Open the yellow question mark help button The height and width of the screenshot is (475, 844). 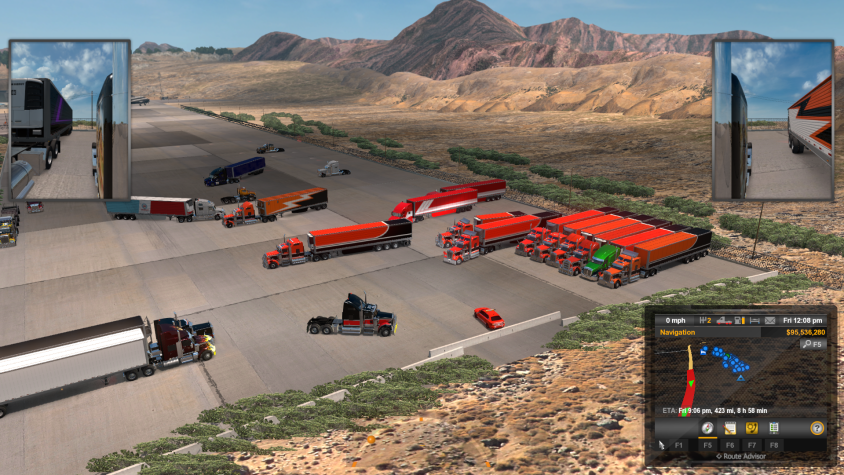click(817, 428)
